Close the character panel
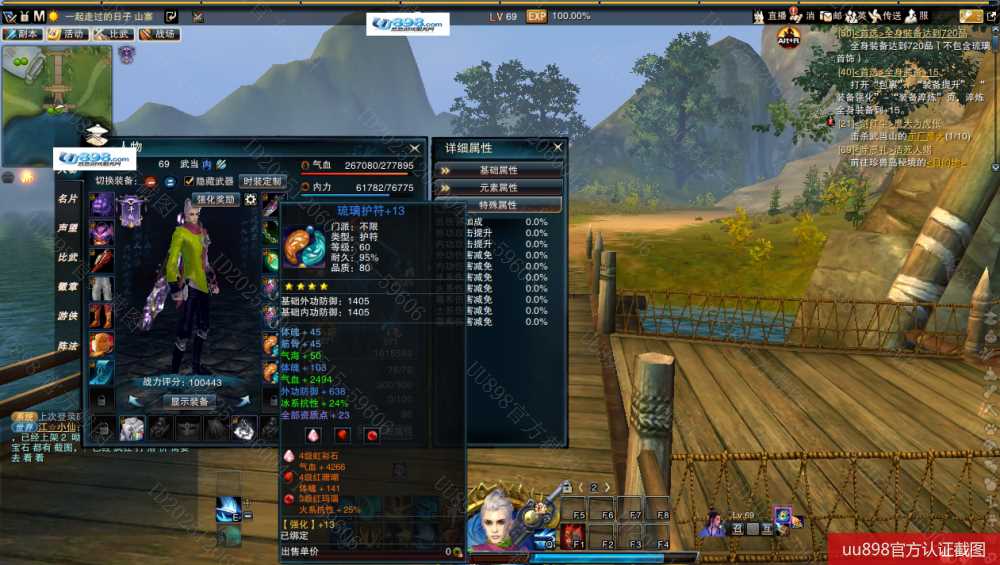The height and width of the screenshot is (565, 1000). point(415,148)
